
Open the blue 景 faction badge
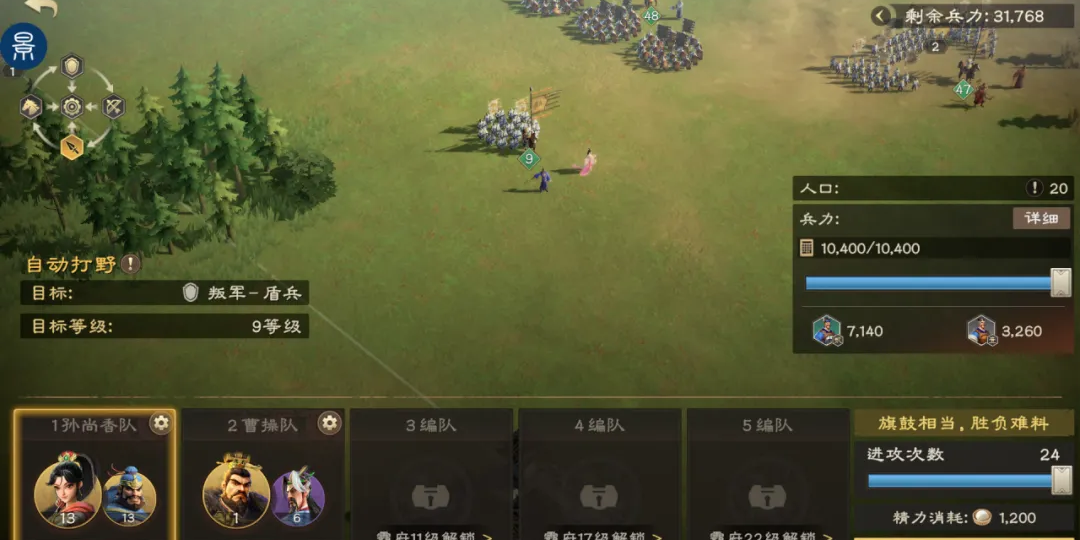(23, 46)
